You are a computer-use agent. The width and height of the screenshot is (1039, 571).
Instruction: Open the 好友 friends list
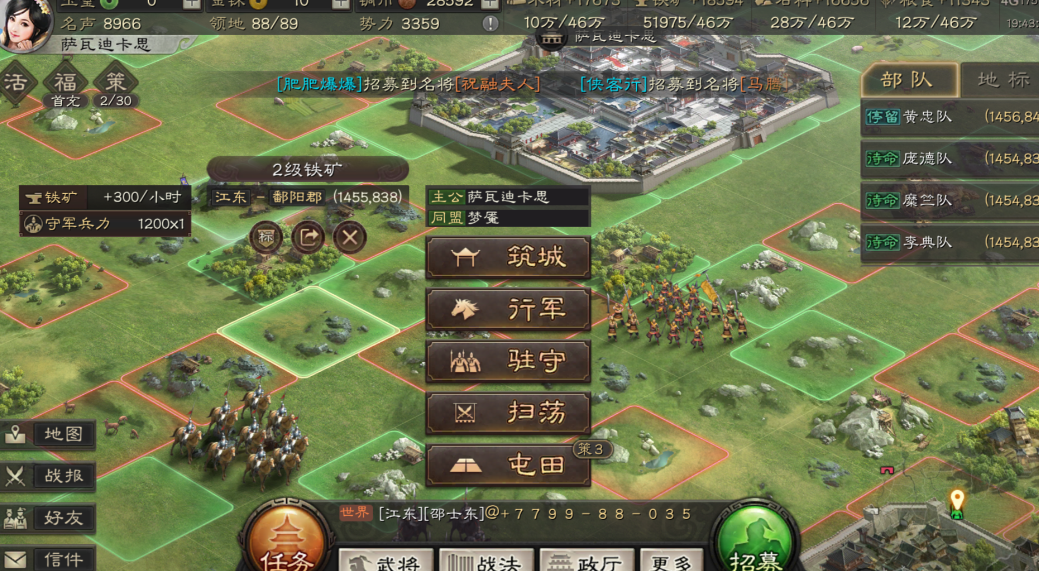point(50,517)
